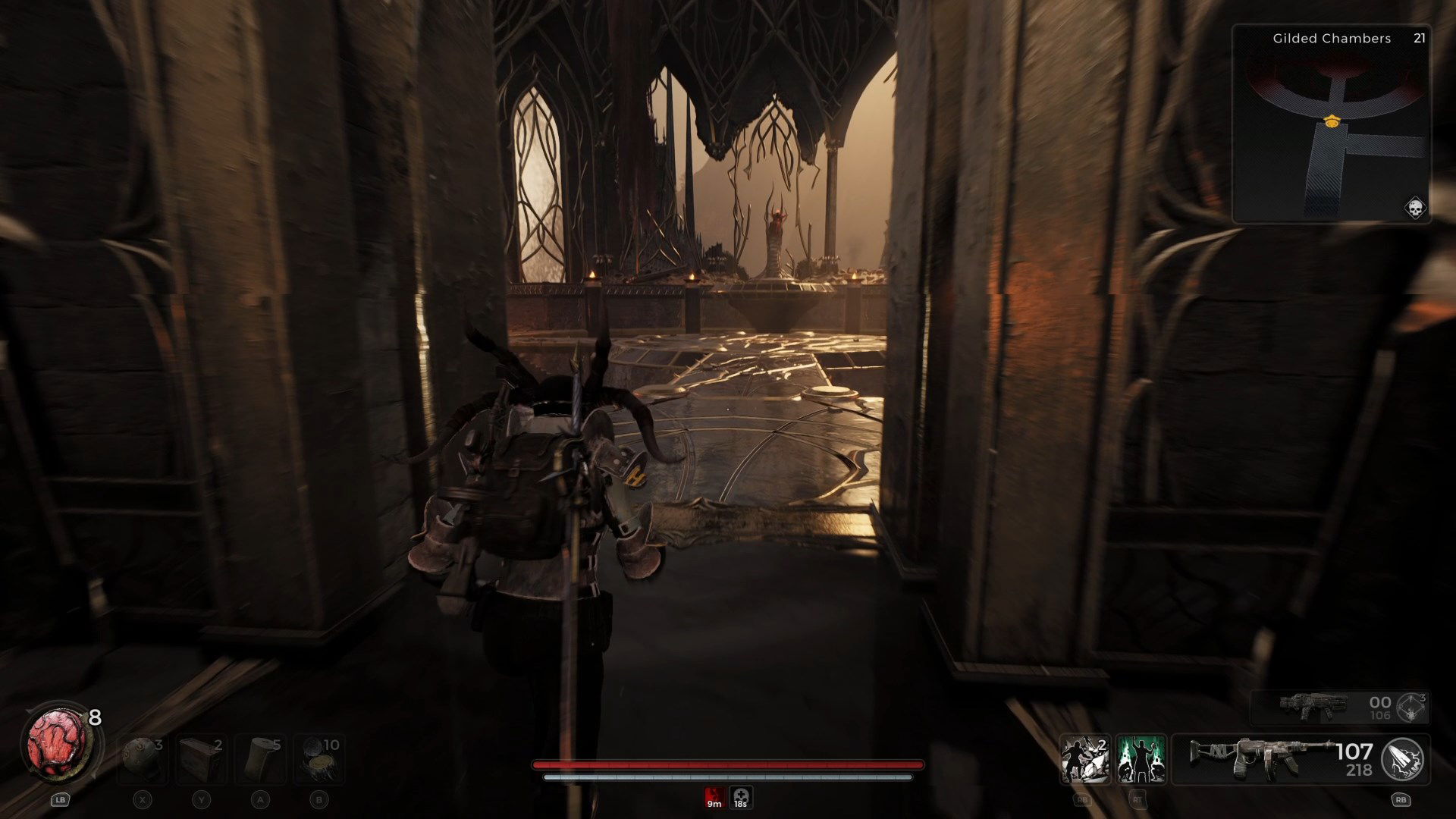Activate the white leaping figure skill
1456x819 pixels.
coord(1085,759)
